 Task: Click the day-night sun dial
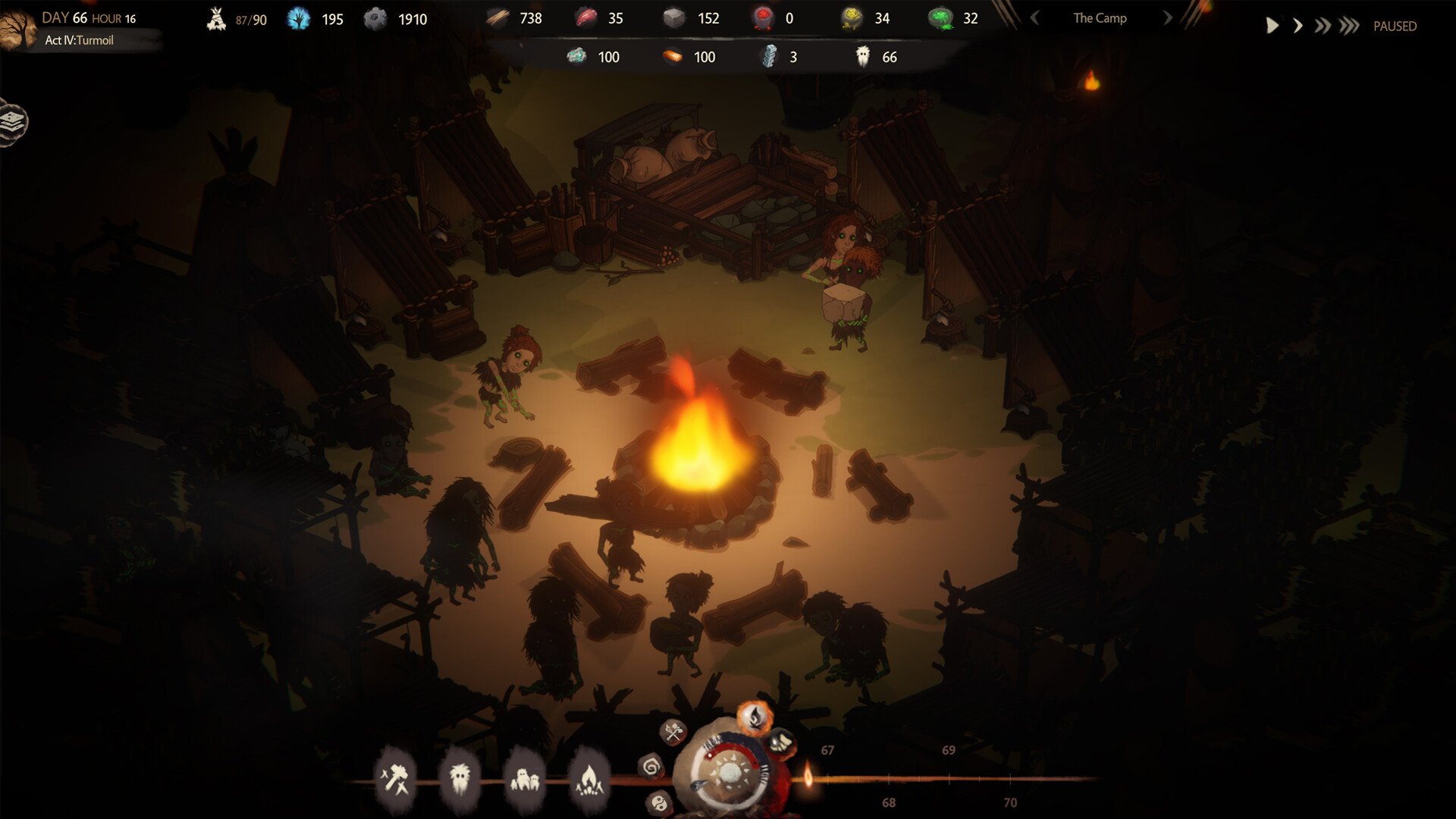tap(730, 773)
